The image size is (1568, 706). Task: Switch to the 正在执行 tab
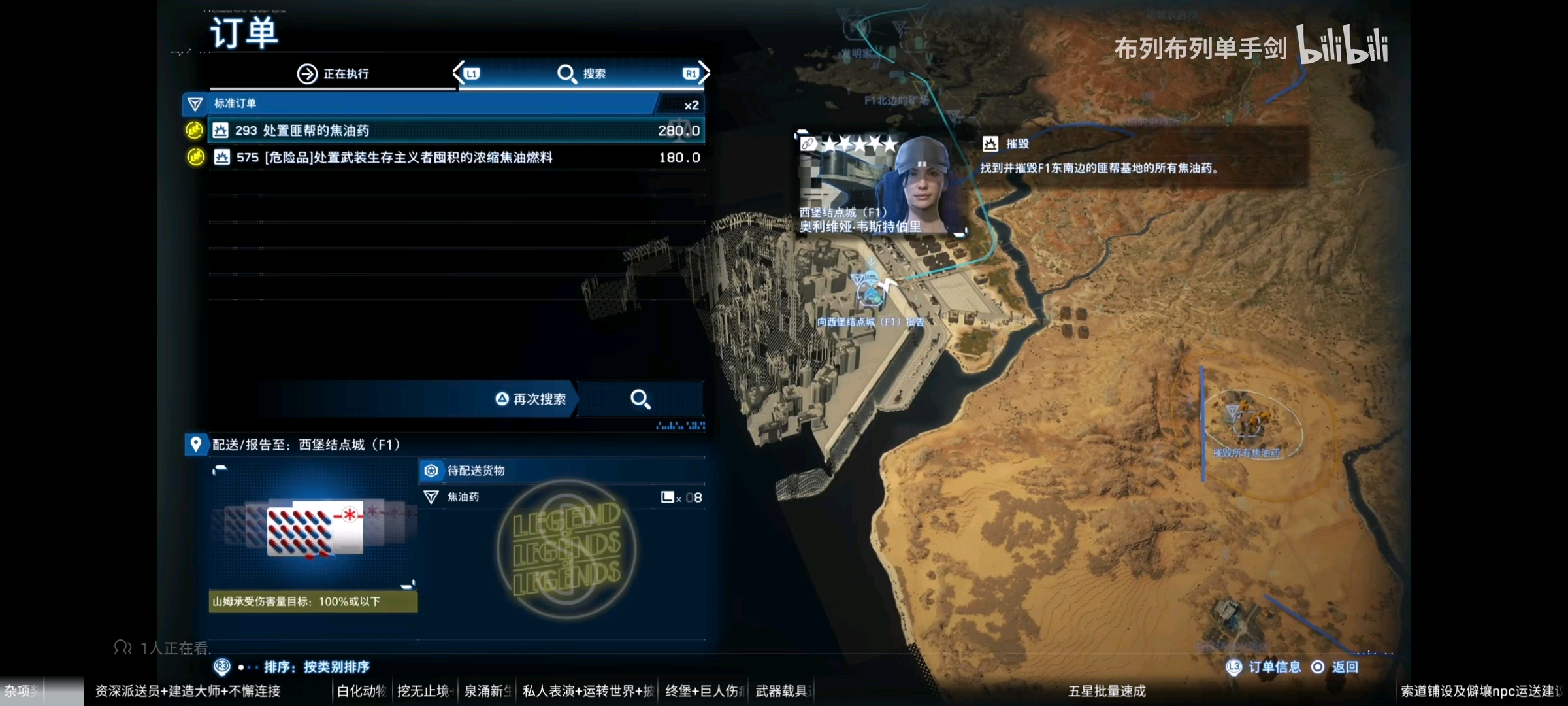pyautogui.click(x=333, y=74)
